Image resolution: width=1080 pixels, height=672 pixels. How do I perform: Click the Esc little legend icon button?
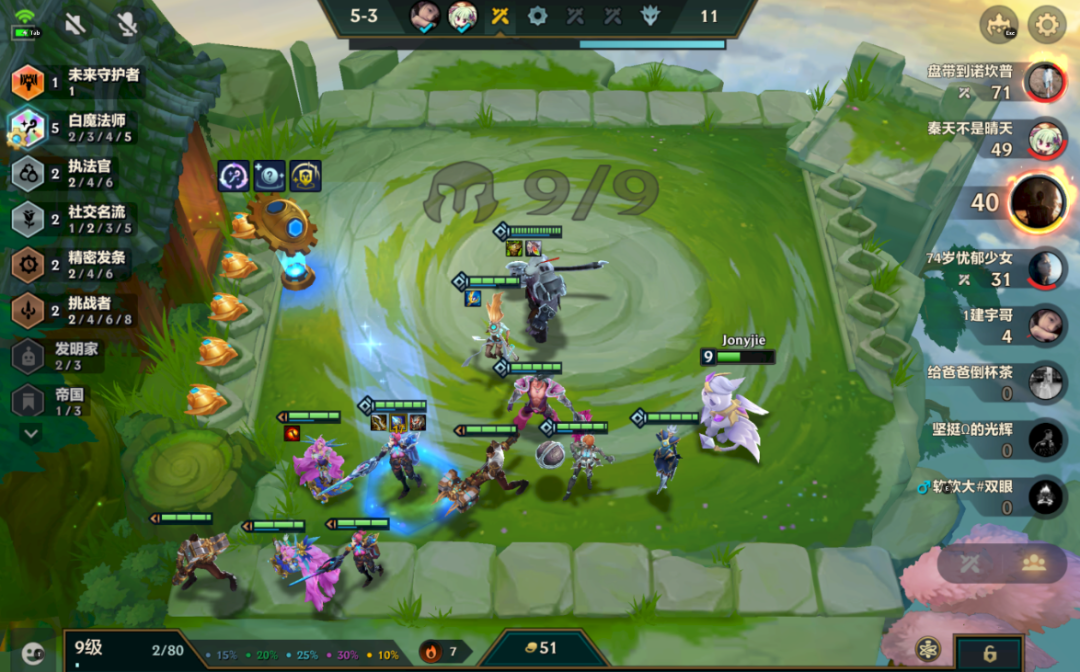(998, 24)
